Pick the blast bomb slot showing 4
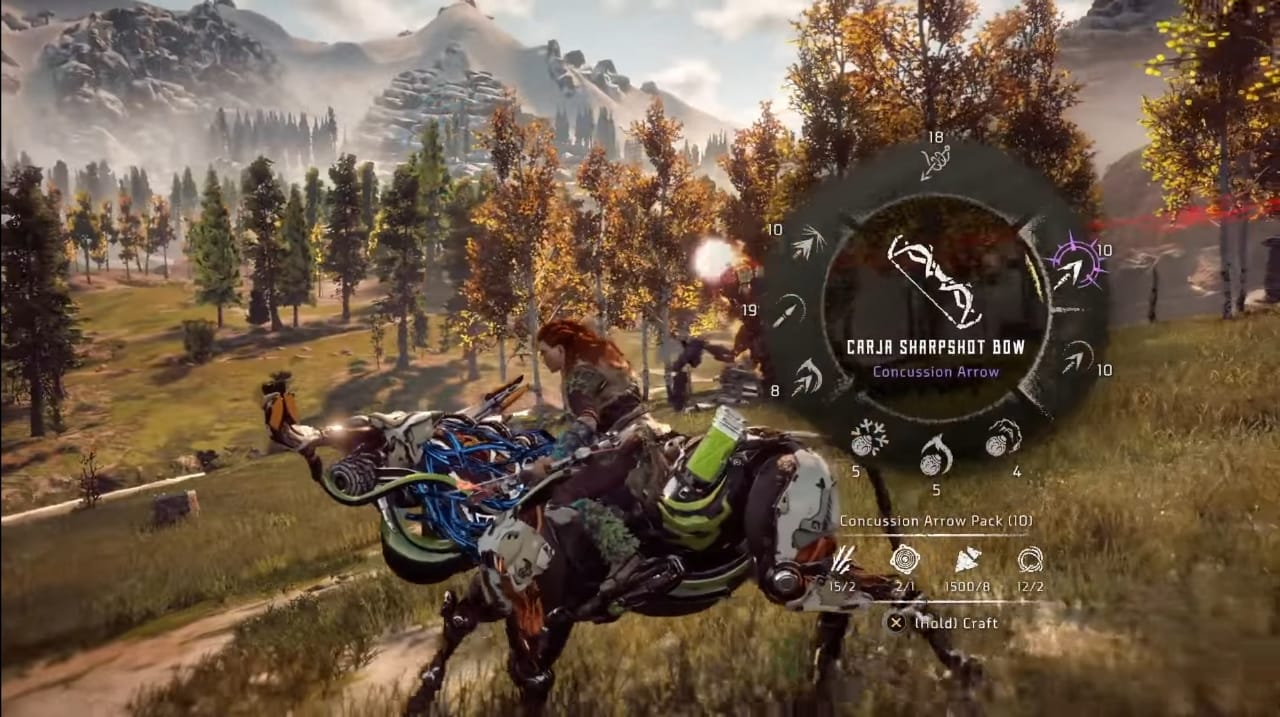This screenshot has width=1280, height=717. [x=1003, y=438]
